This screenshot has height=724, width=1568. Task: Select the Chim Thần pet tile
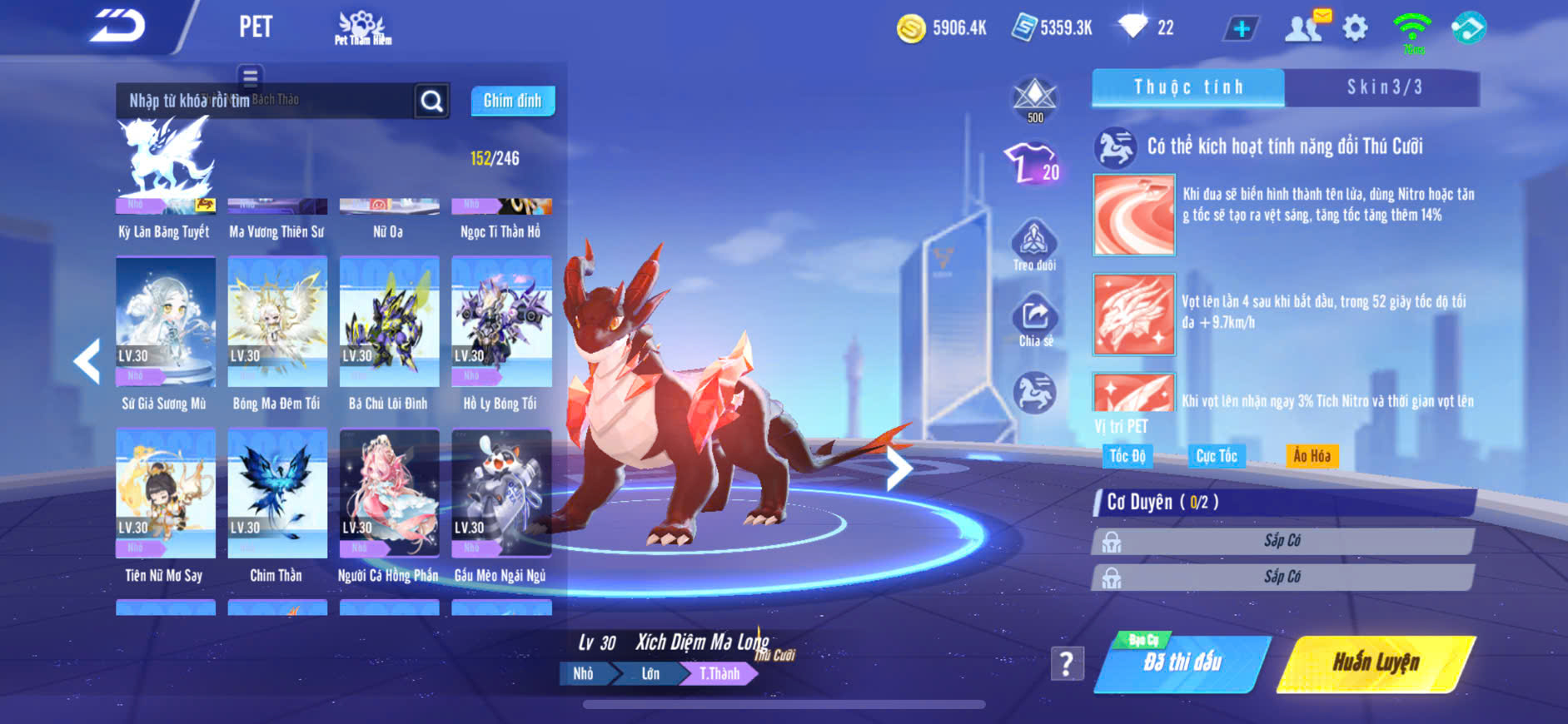[277, 493]
